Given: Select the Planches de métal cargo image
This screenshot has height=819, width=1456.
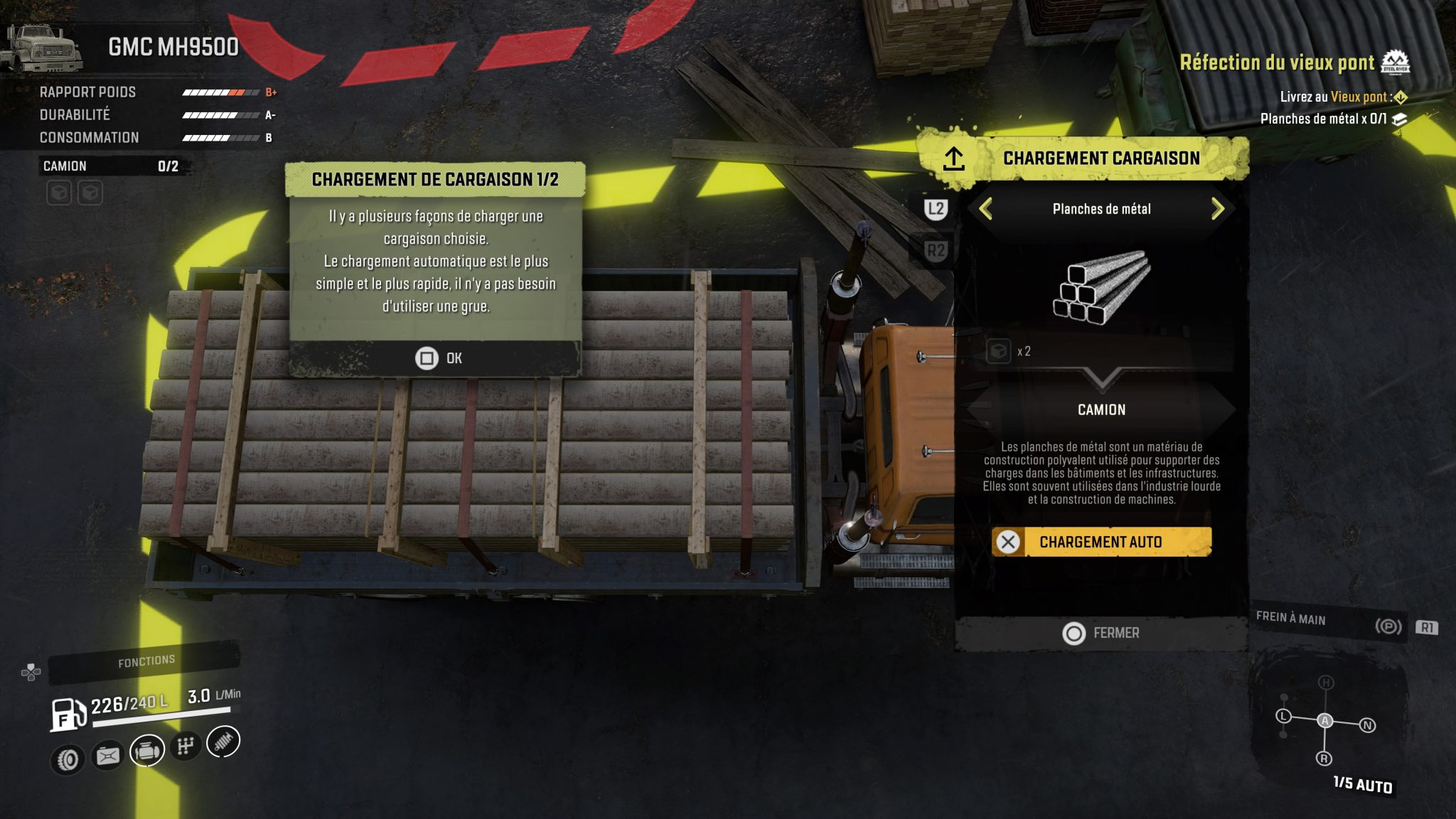Looking at the screenshot, I should (x=1101, y=288).
